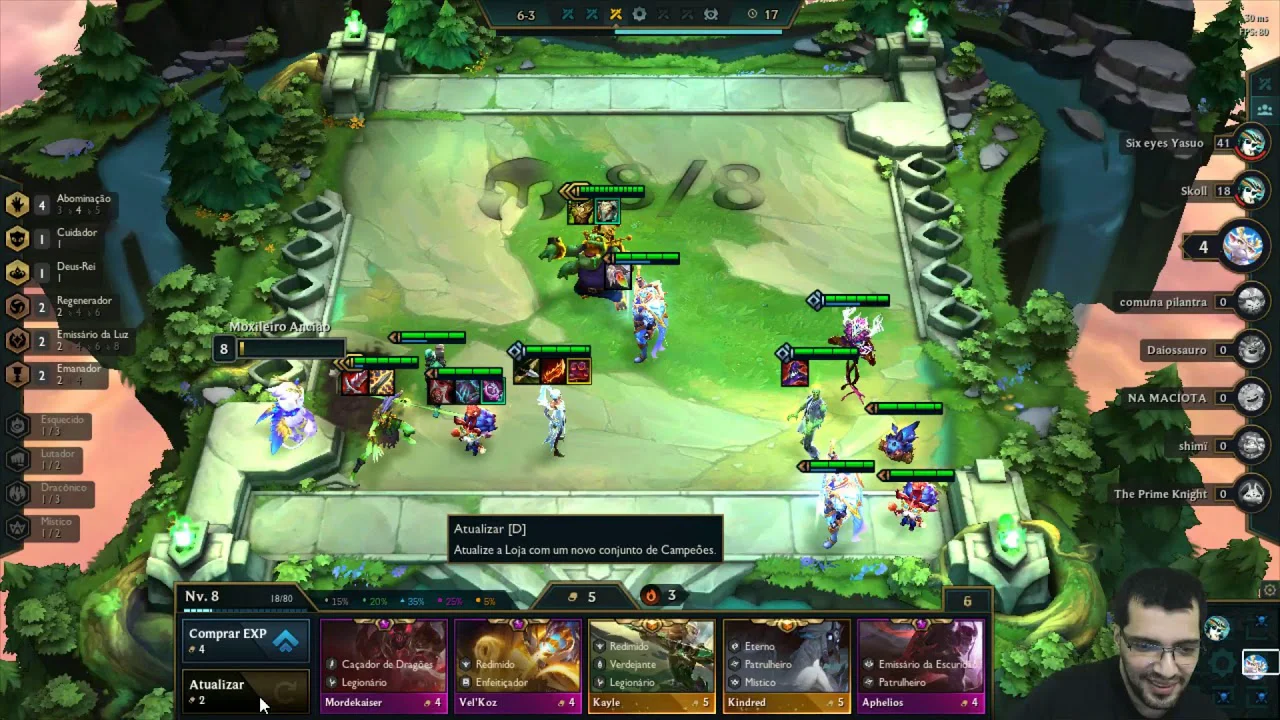The image size is (1280, 720).
Task: View Six eyes Yasuo's board
Action: [1251, 143]
